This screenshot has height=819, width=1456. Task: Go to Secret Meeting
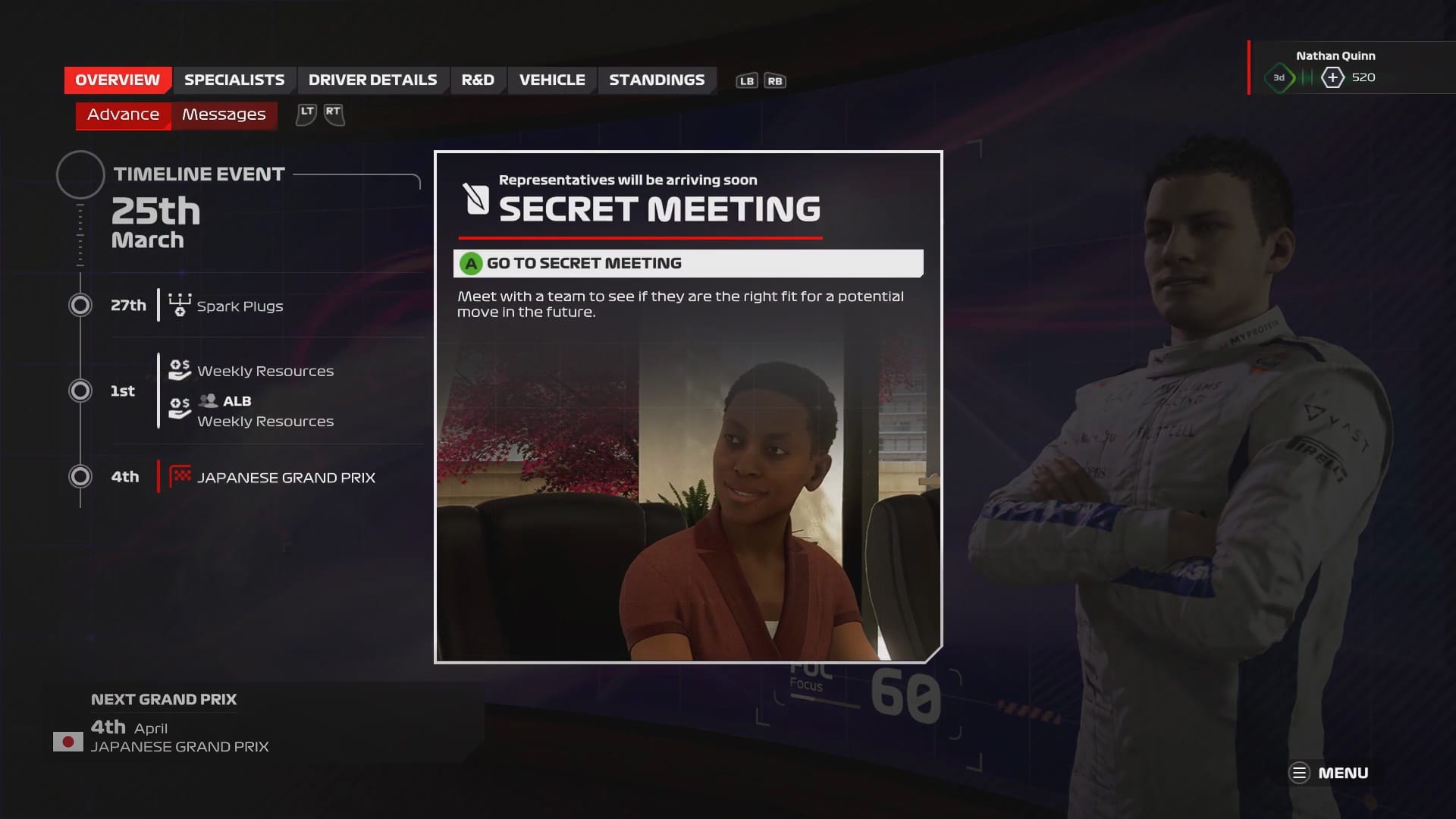tap(688, 263)
